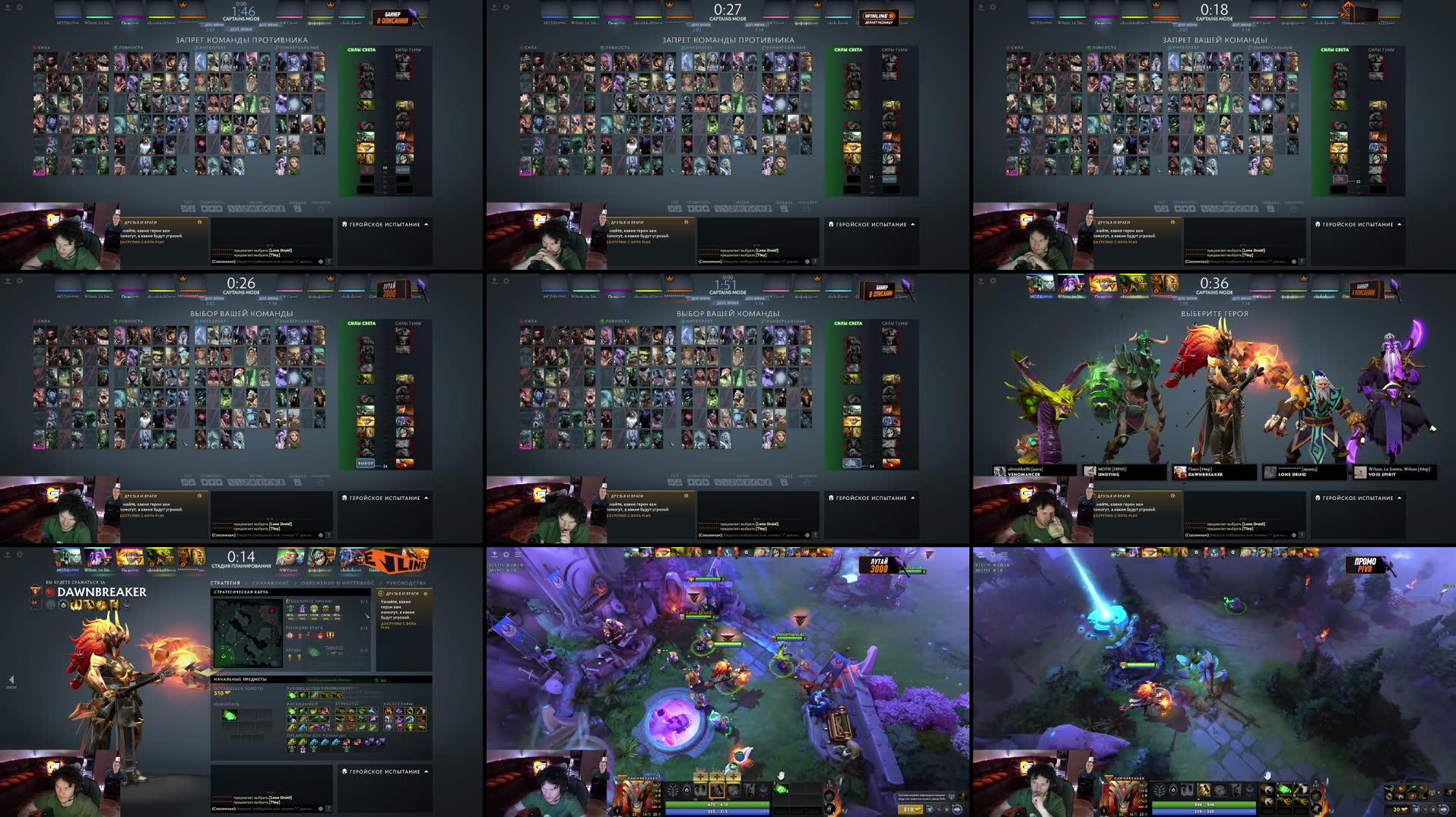Open the guide selection dropdown above НАЧАЛЬНЫЕ ПРЕДМЕТЫ
This screenshot has height=817, width=1456.
[328, 680]
